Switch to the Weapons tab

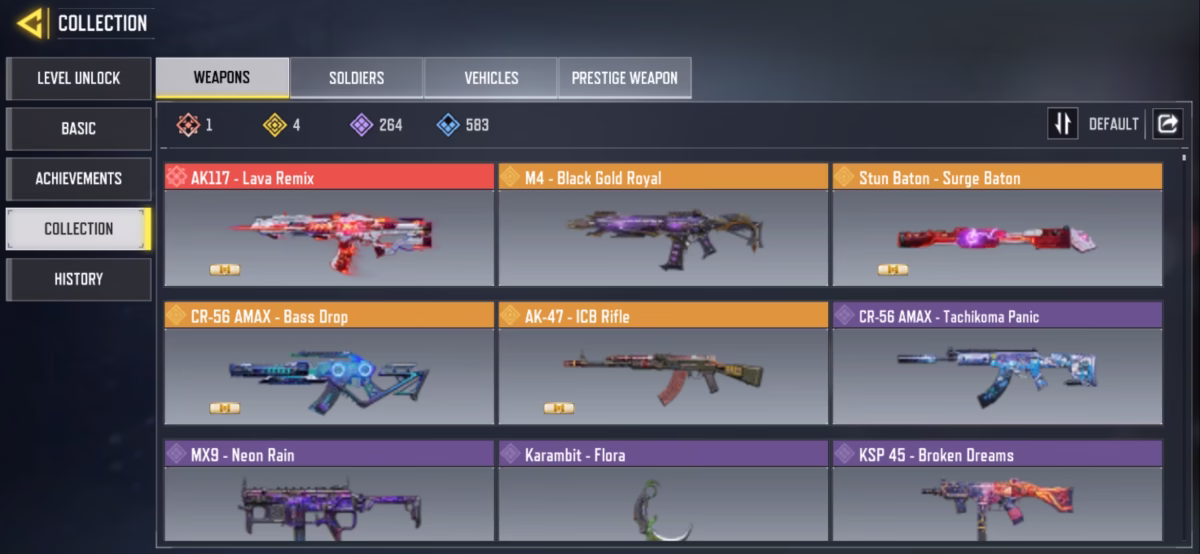222,77
